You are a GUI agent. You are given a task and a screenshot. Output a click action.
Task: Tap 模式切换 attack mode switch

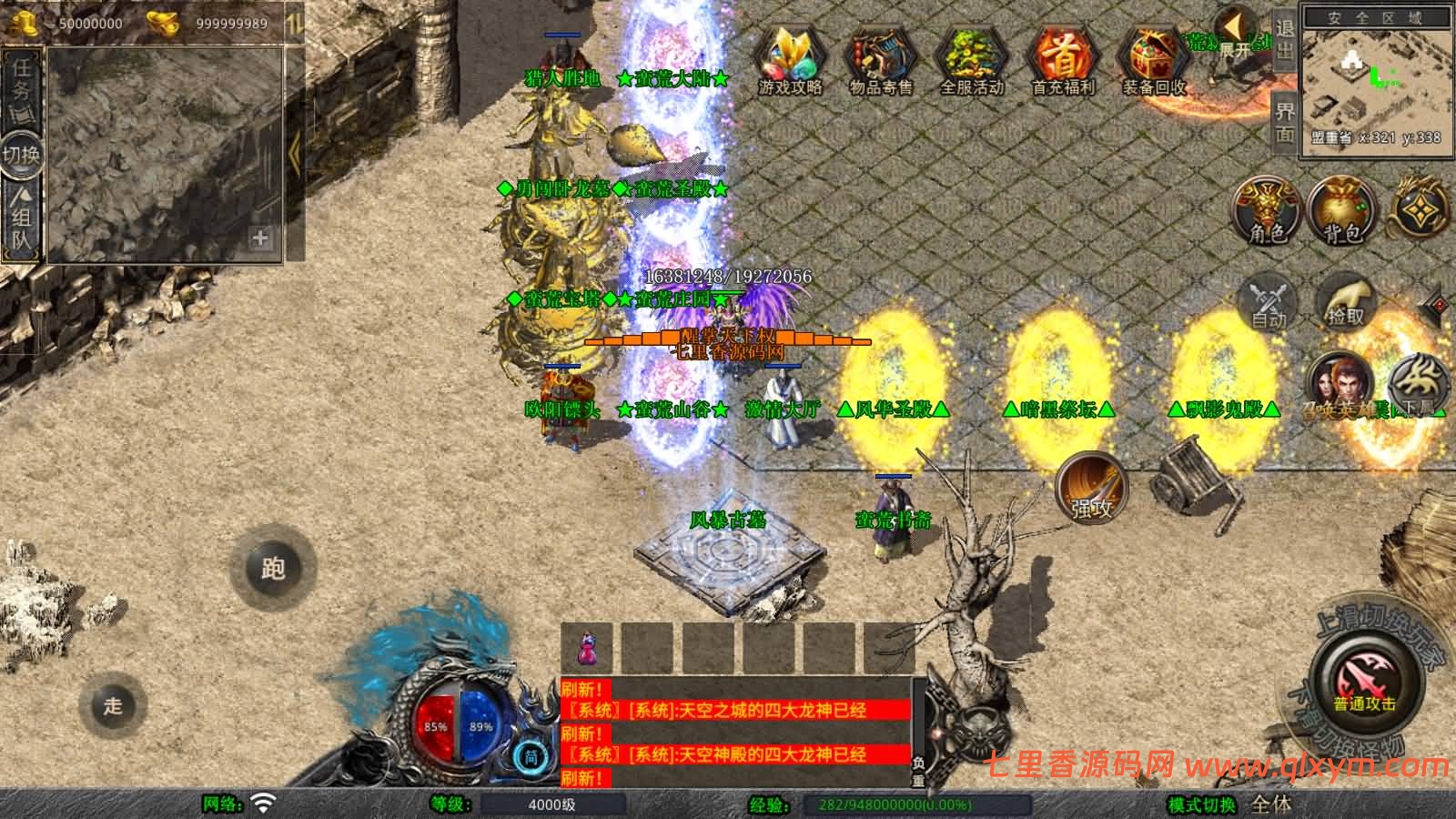(1203, 804)
